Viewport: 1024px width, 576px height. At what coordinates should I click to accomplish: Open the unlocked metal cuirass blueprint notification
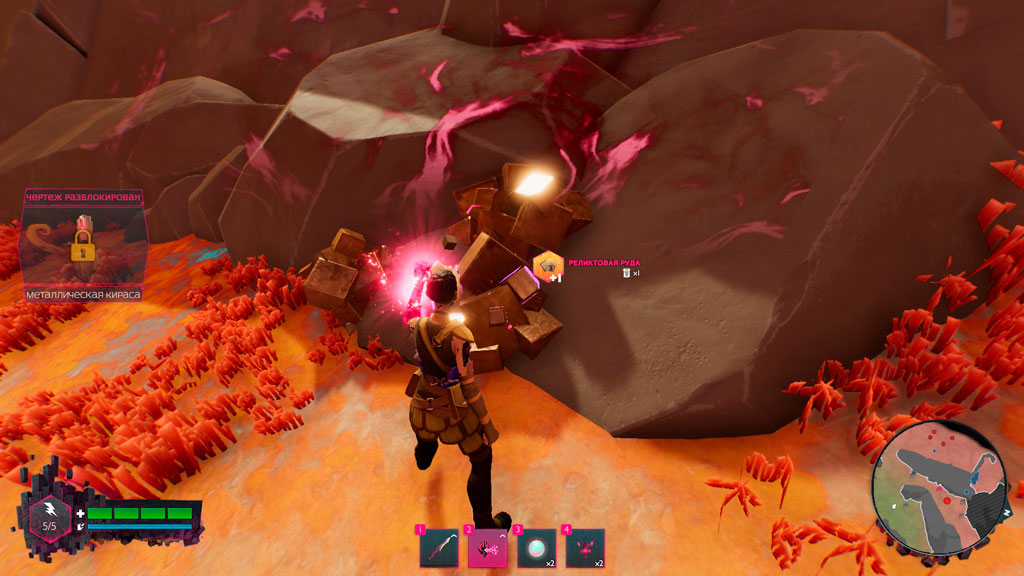(x=82, y=246)
